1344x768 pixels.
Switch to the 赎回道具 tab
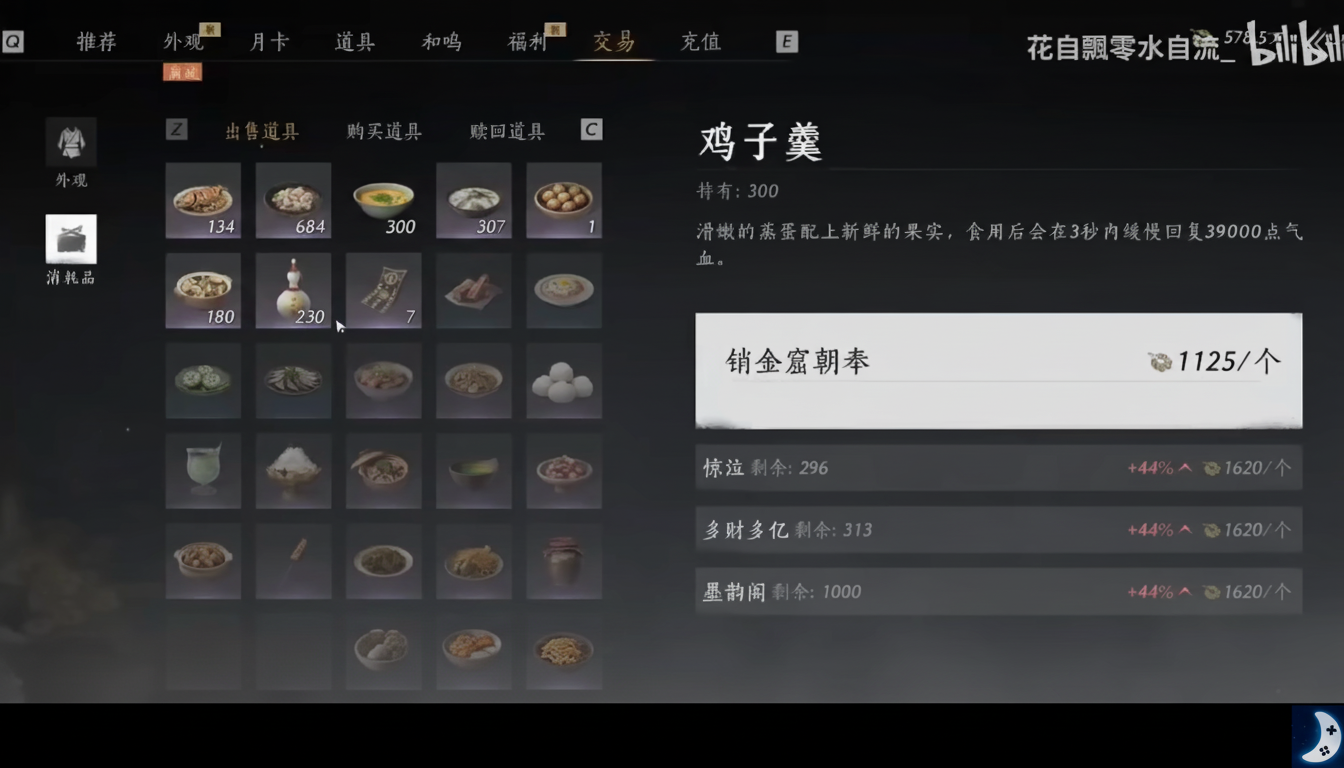(x=505, y=131)
